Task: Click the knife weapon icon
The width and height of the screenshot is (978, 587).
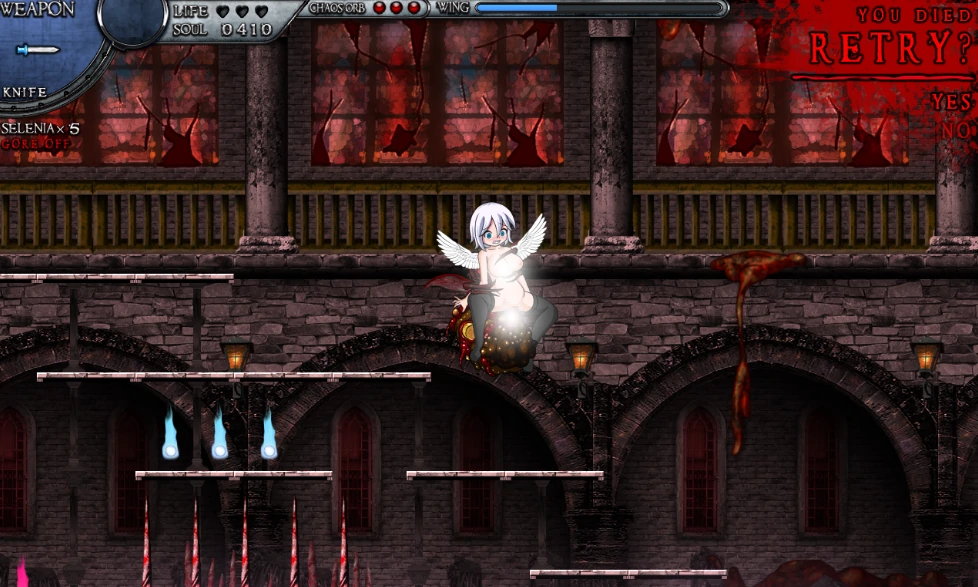Action: pos(39,50)
